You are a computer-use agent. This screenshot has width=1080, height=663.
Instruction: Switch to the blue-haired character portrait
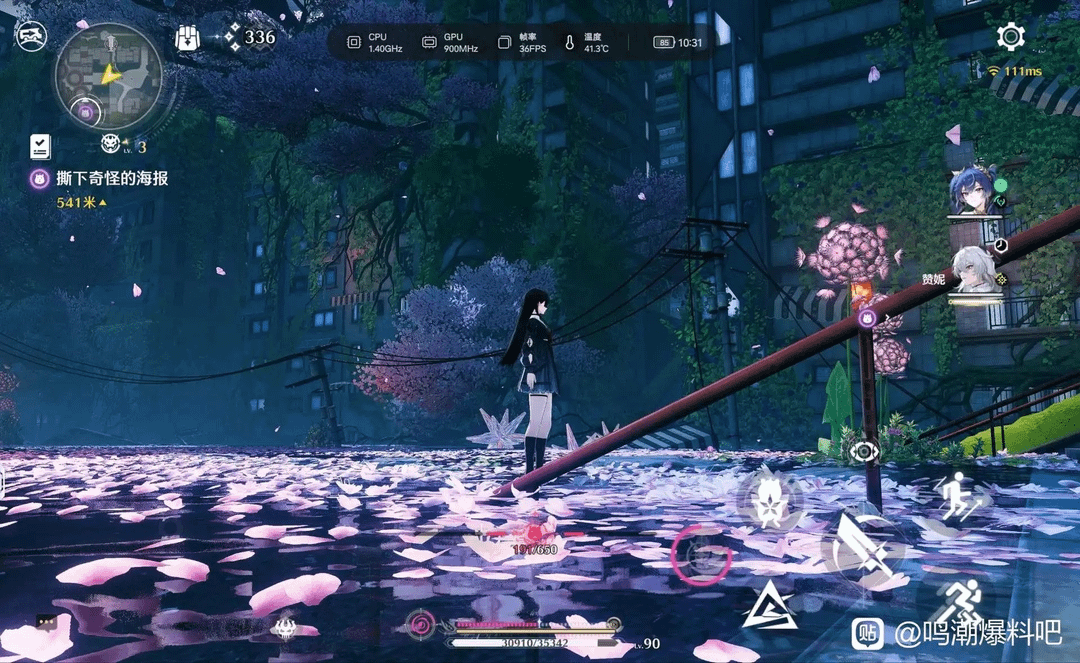pos(972,190)
